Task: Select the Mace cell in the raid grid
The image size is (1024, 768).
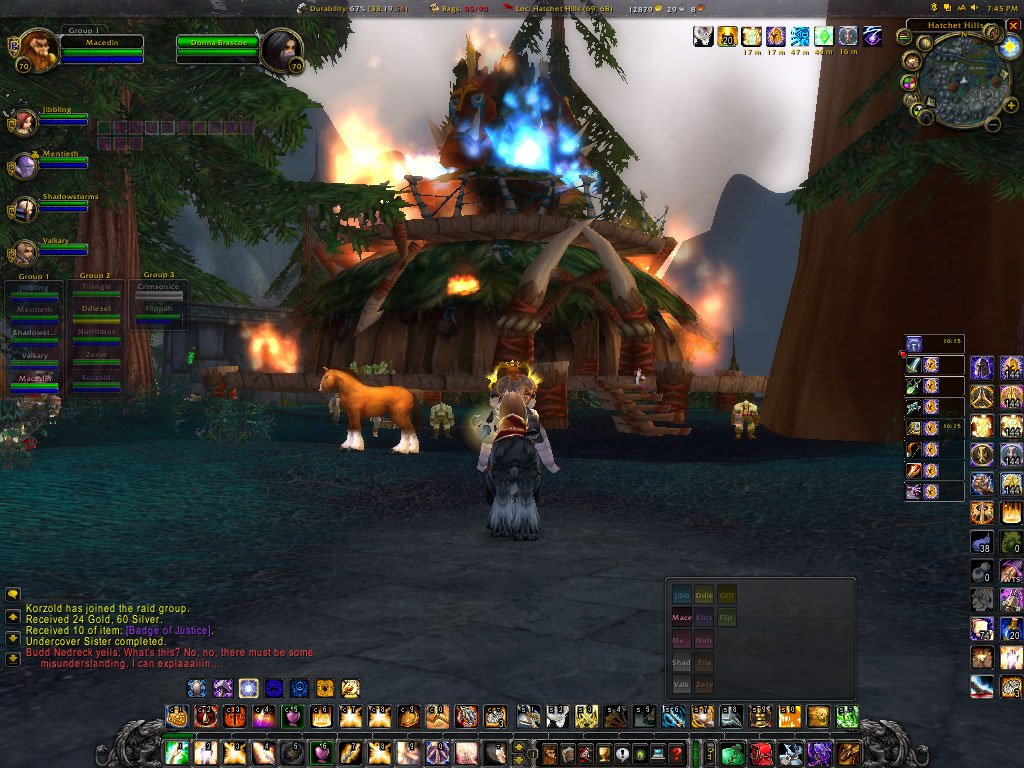Action: (x=681, y=619)
